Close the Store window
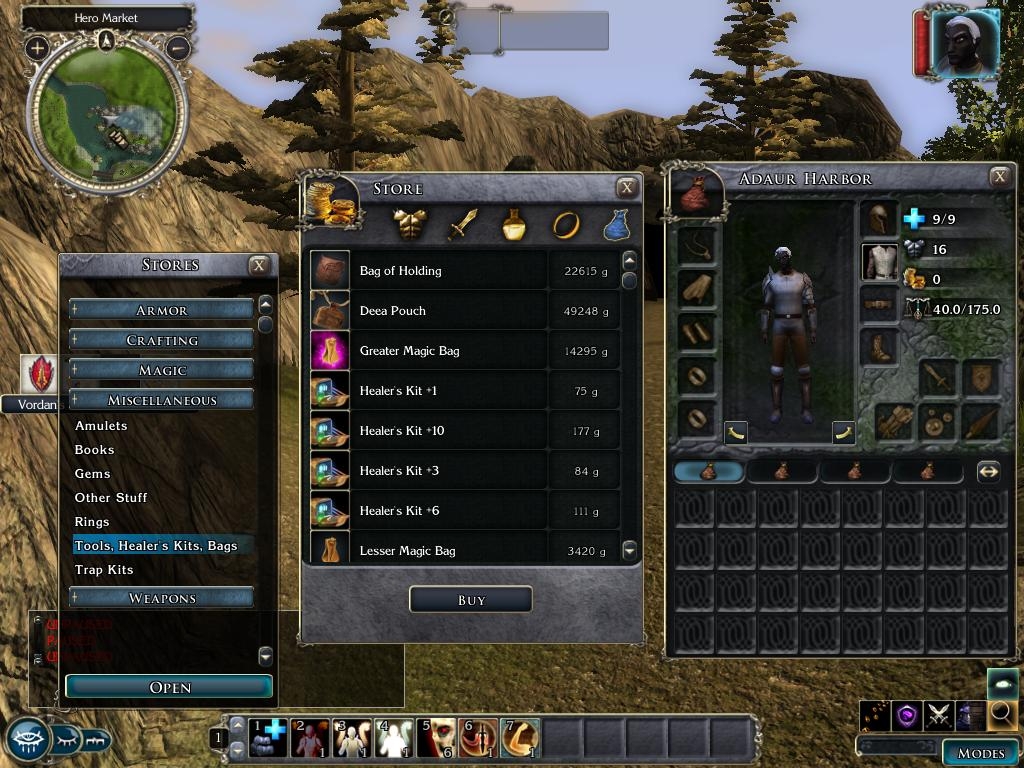 (627, 187)
